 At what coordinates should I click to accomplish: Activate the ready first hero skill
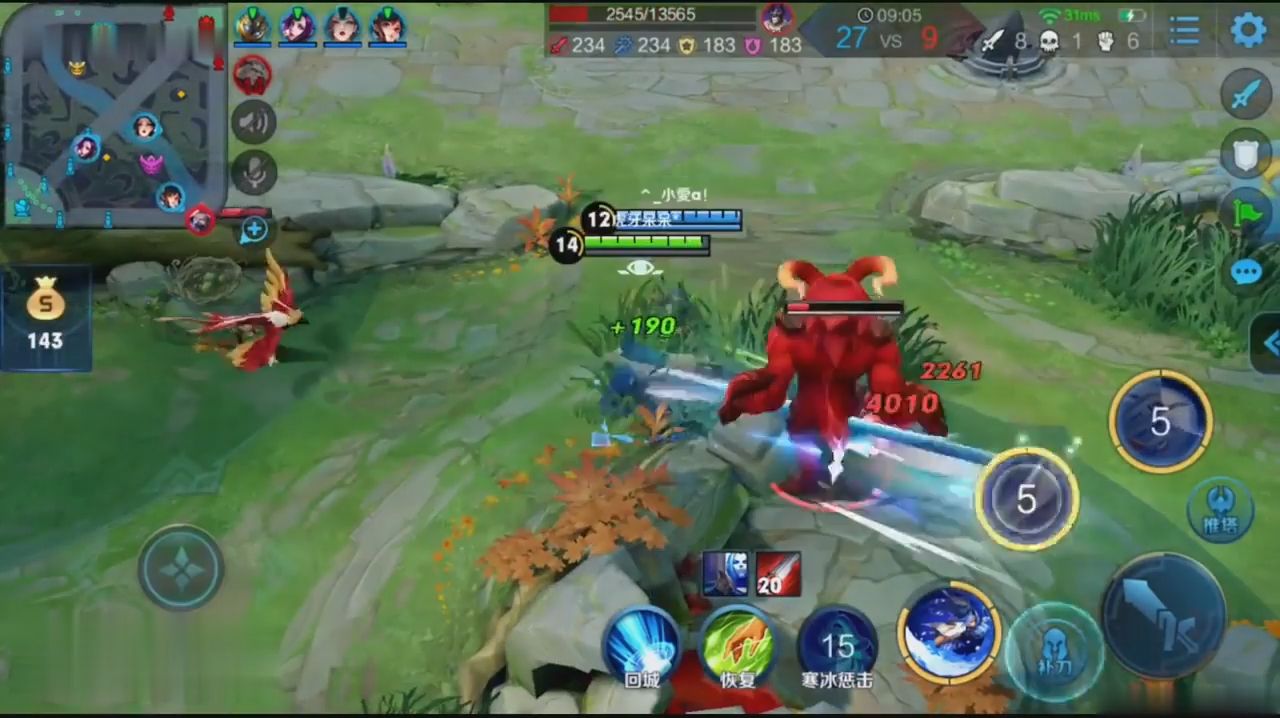[x=949, y=632]
